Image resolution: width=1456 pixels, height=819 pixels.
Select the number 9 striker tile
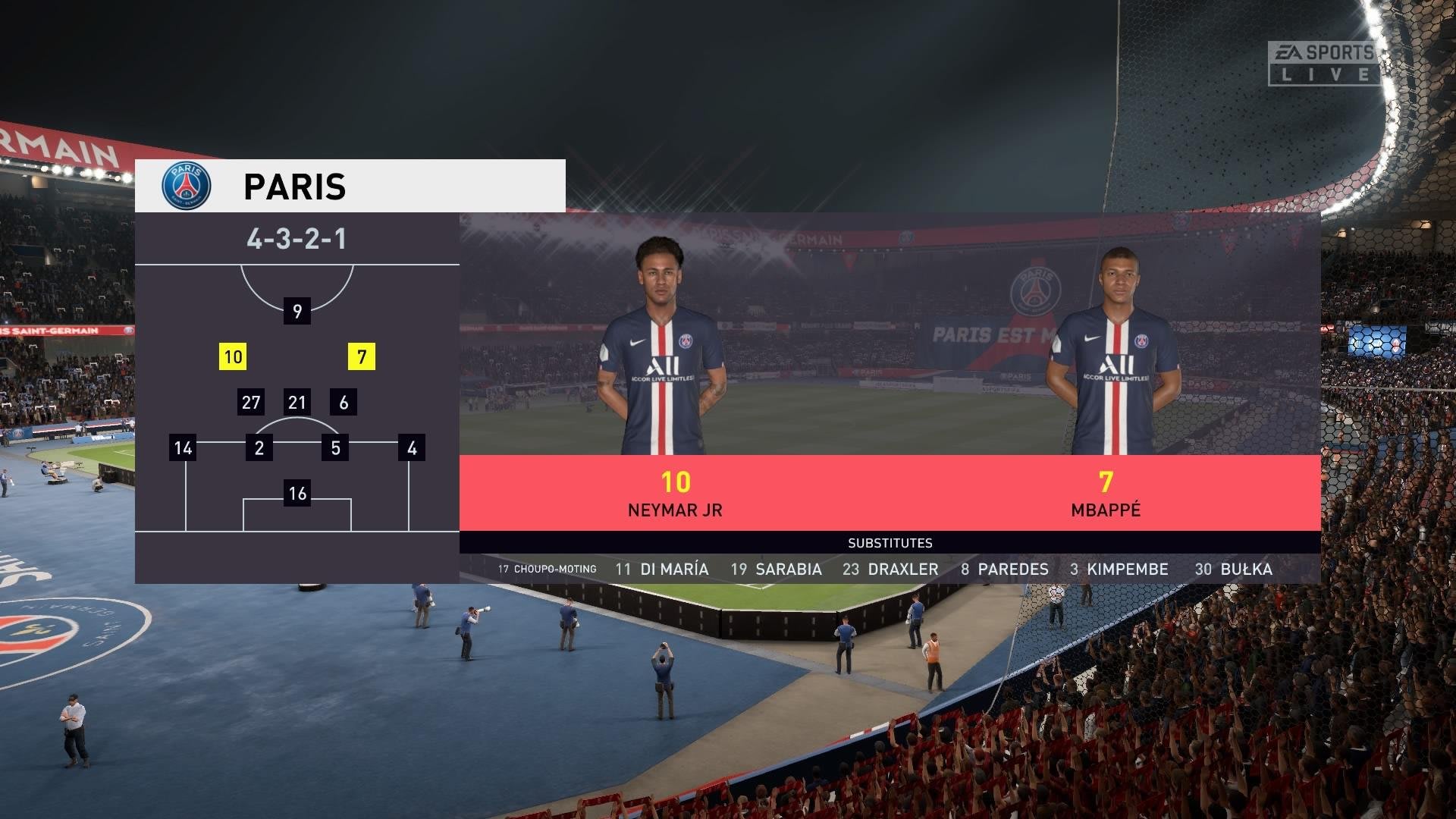point(297,311)
